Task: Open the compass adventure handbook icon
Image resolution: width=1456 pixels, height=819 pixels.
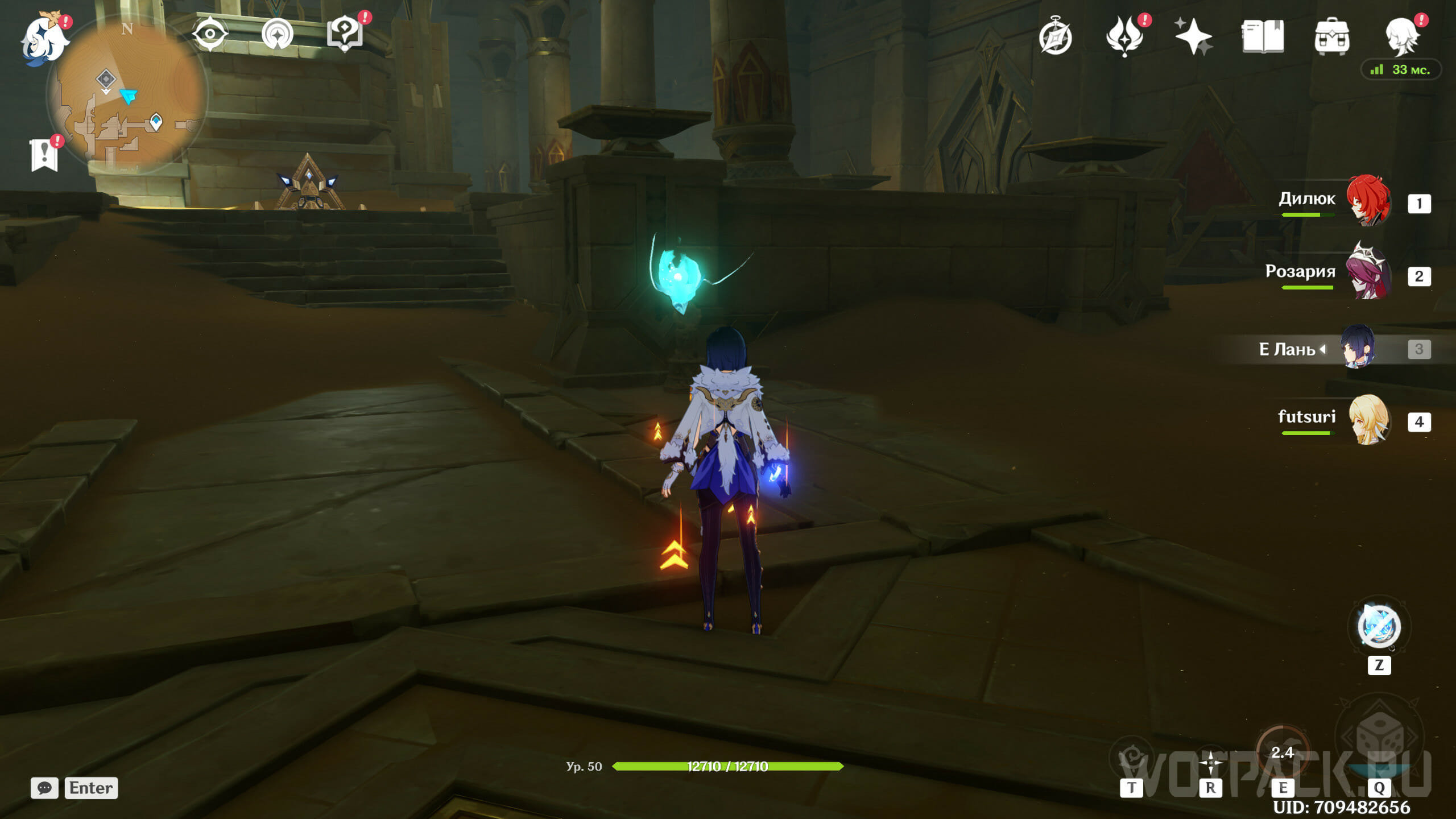Action: pyautogui.click(x=1056, y=37)
